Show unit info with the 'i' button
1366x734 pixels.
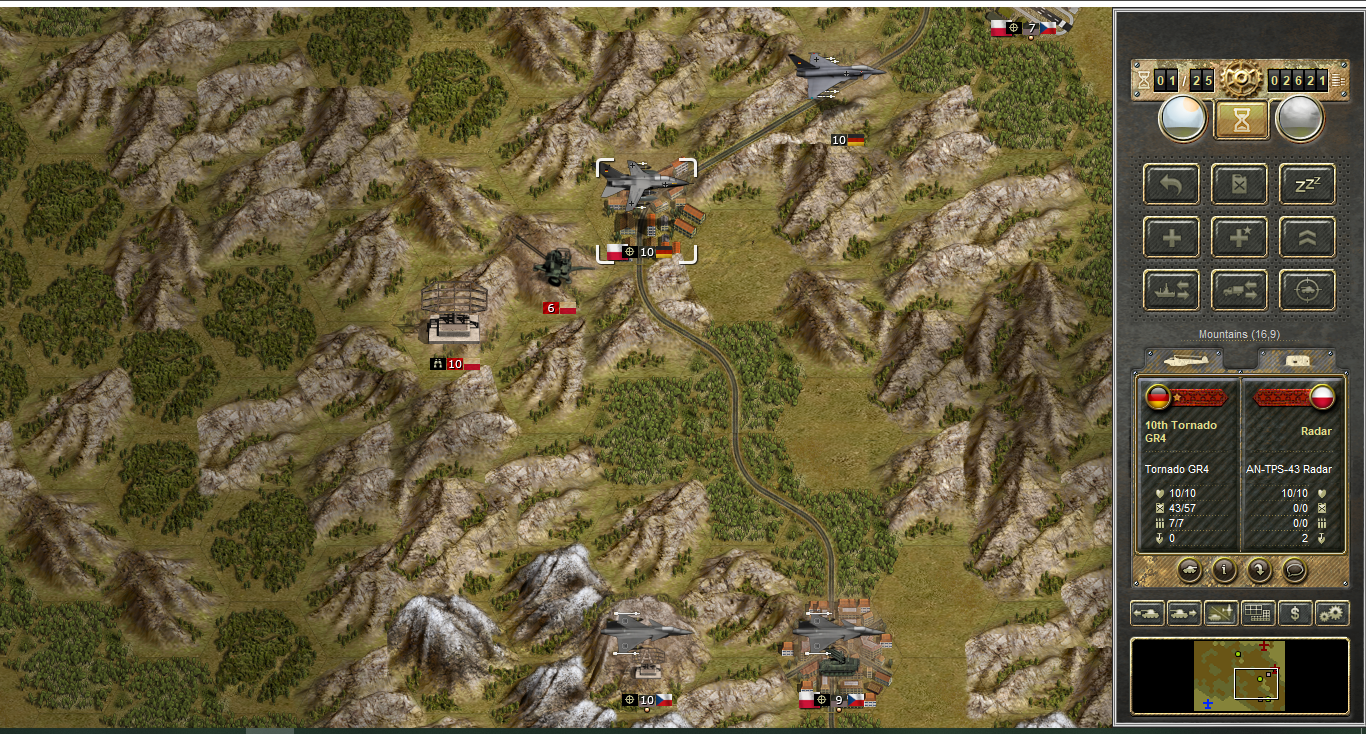[1224, 570]
